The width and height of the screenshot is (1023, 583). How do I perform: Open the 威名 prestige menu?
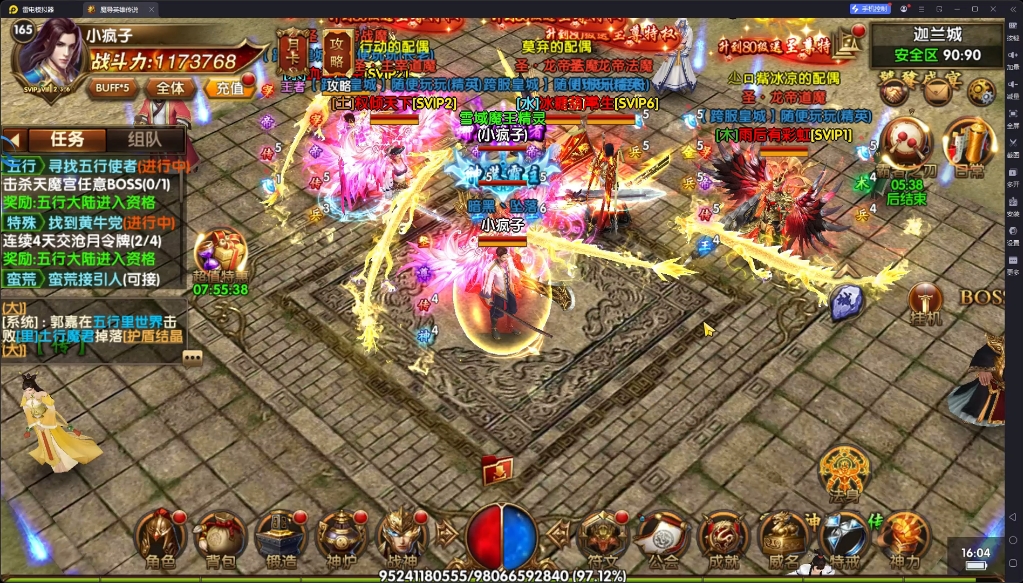[783, 535]
